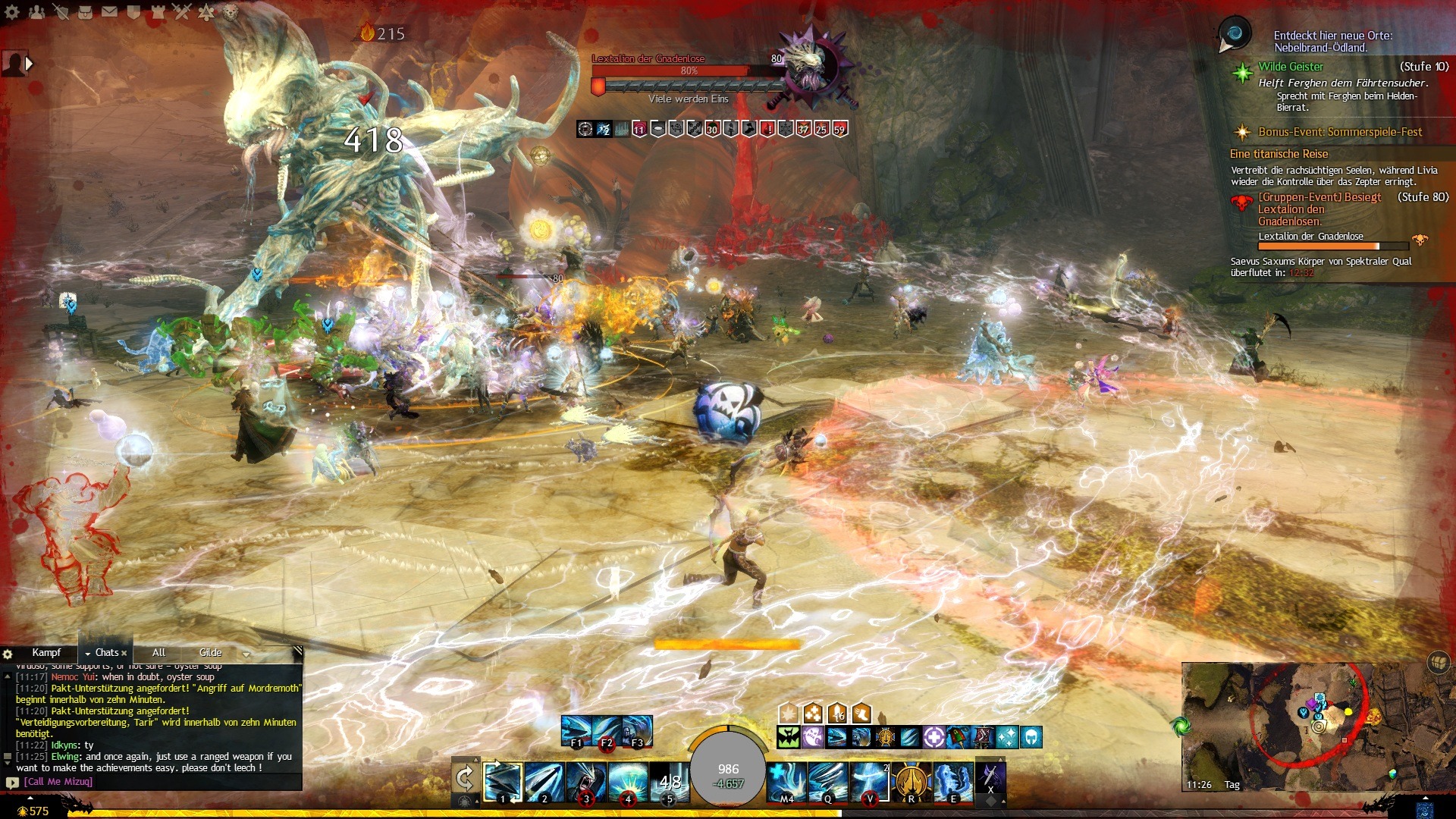Open the game menu gear icon

tap(12, 11)
